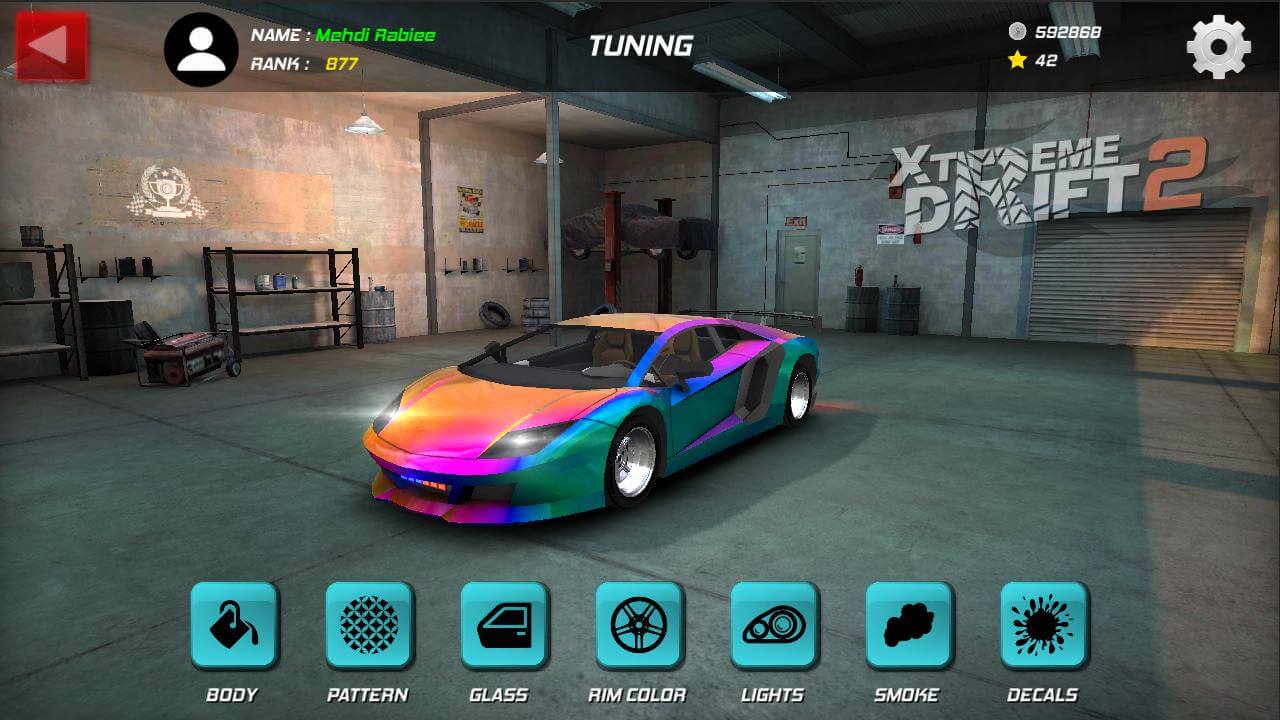Click the yellow star rating icon
Screen dimensions: 1280x720
1016,59
